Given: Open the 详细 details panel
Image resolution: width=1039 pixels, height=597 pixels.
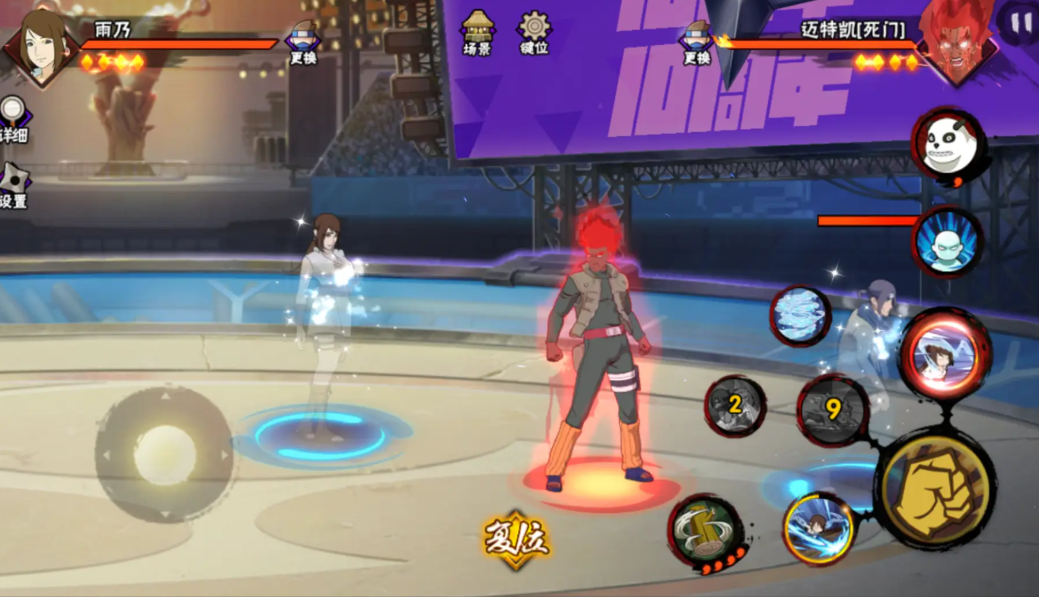Looking at the screenshot, I should (12, 118).
